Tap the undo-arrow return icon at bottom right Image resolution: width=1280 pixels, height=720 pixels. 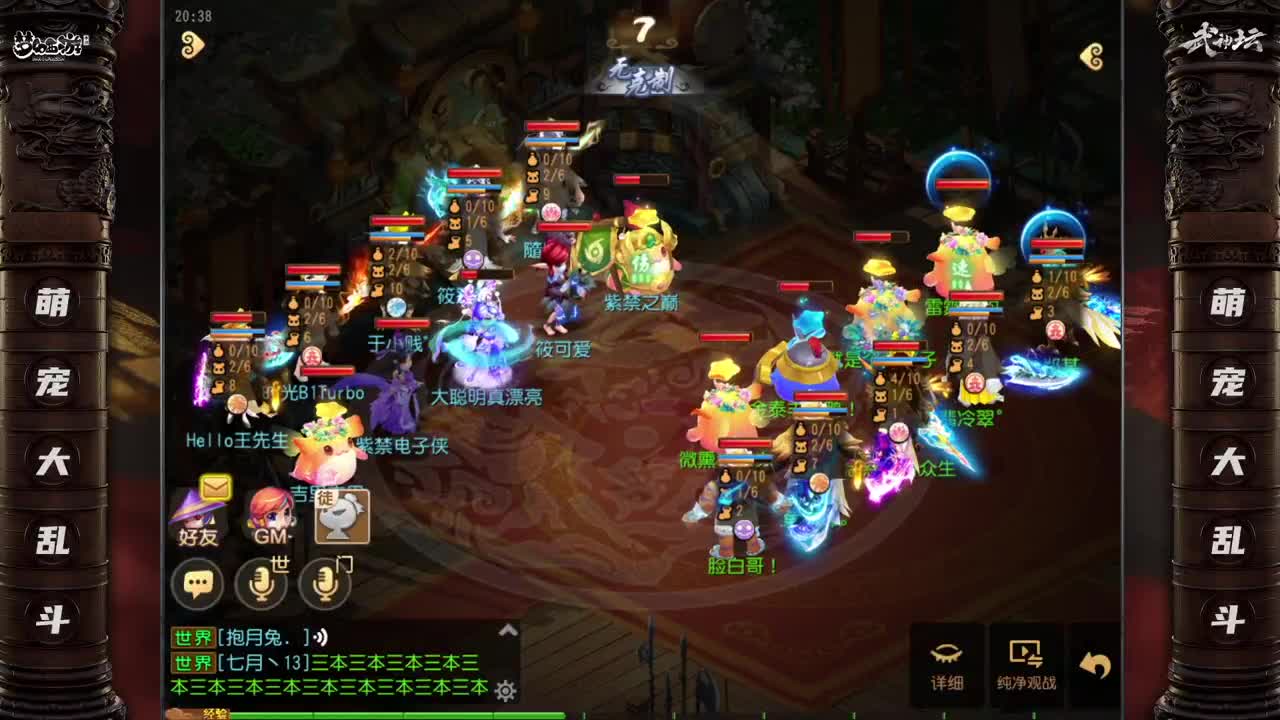(1096, 660)
